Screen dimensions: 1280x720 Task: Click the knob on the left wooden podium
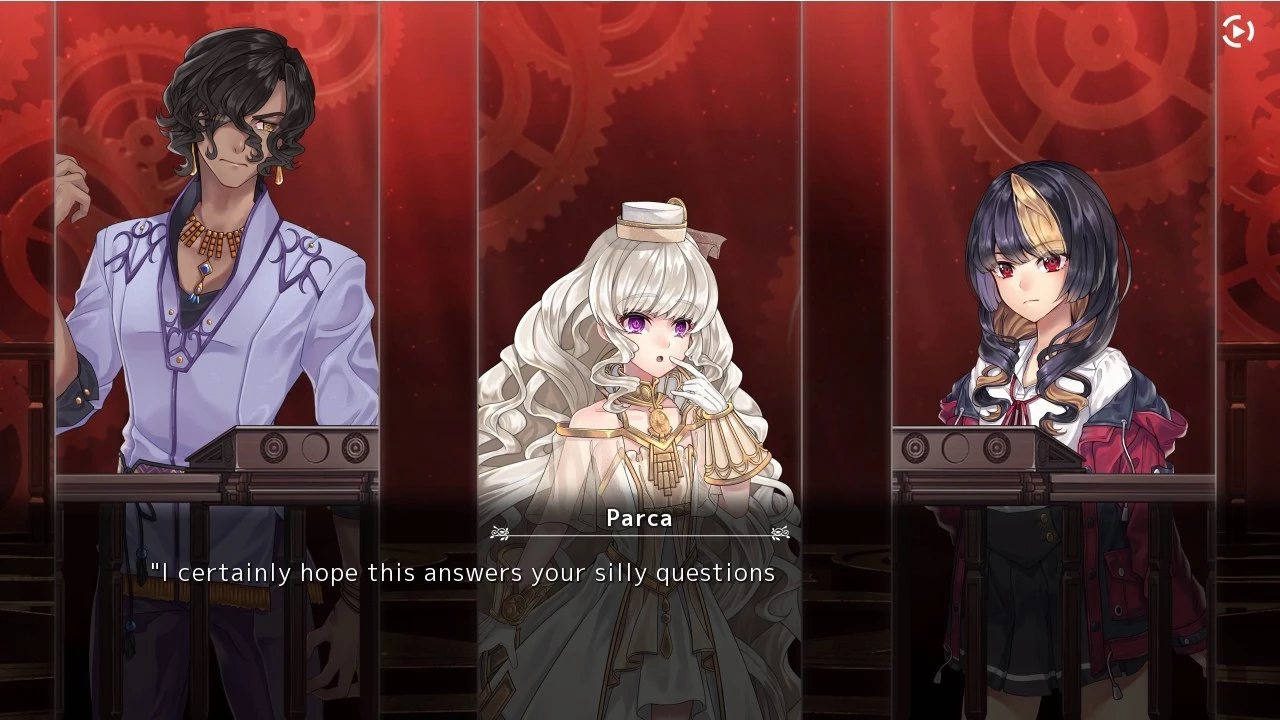[x=271, y=446]
